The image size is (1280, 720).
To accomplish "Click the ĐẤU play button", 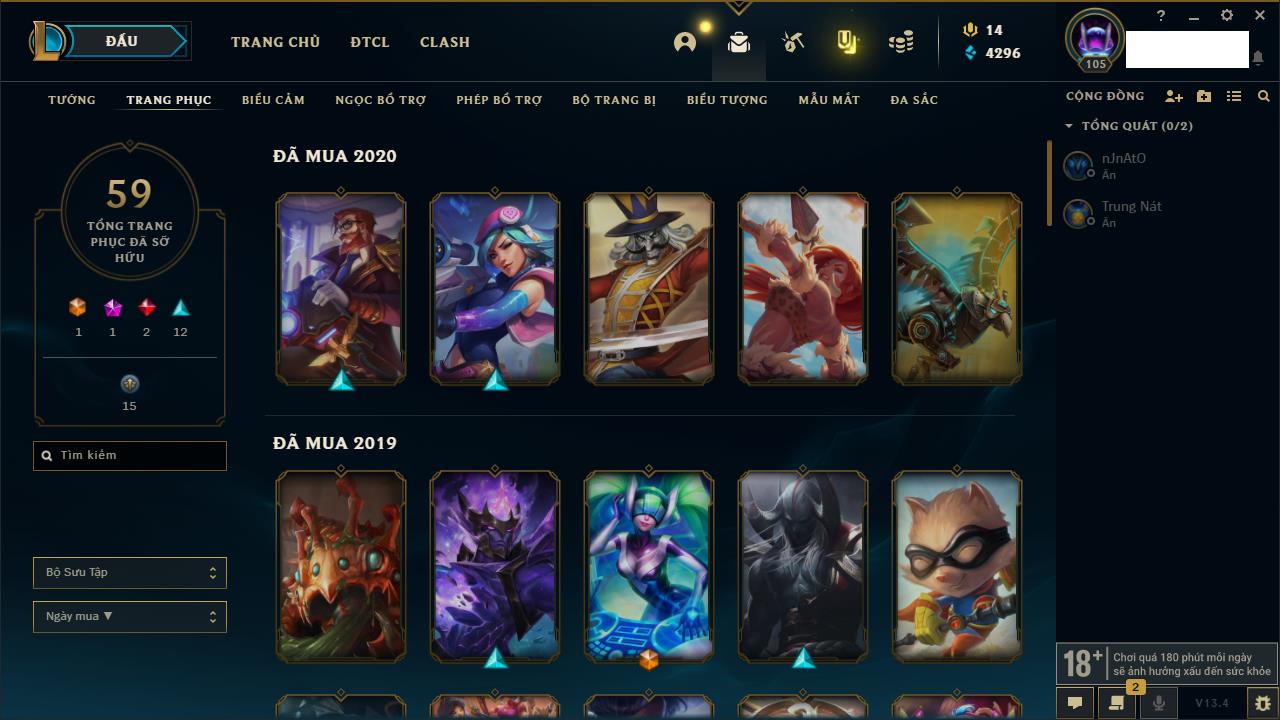I will (x=122, y=41).
